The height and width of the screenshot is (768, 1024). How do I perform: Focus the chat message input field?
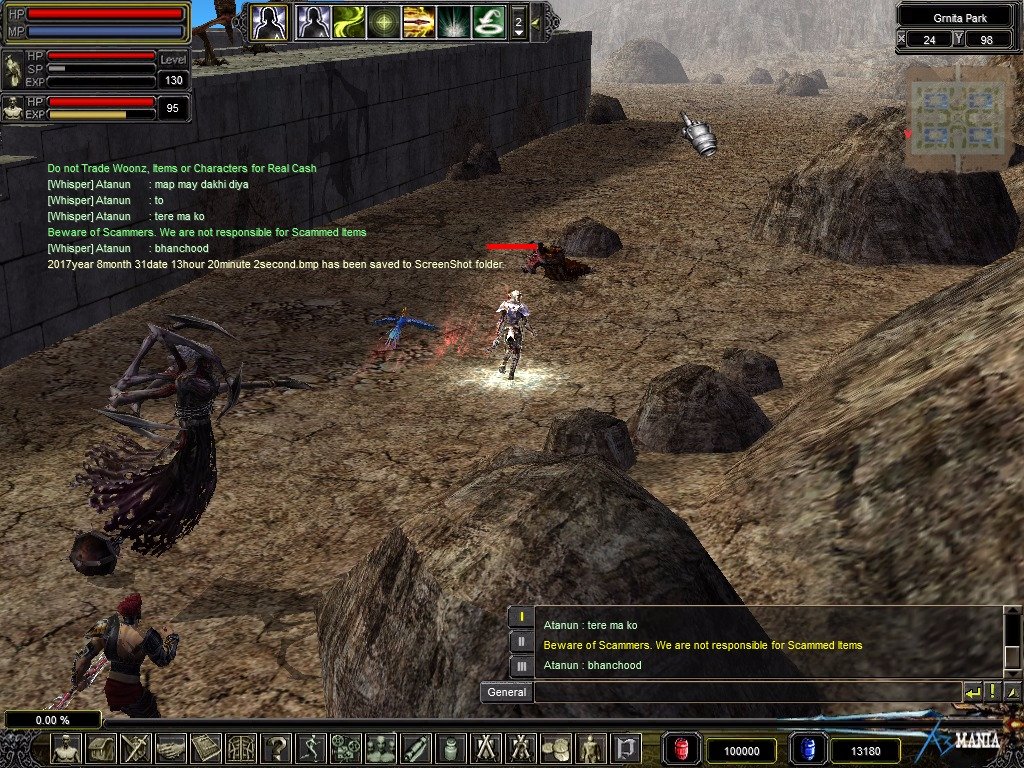point(747,692)
